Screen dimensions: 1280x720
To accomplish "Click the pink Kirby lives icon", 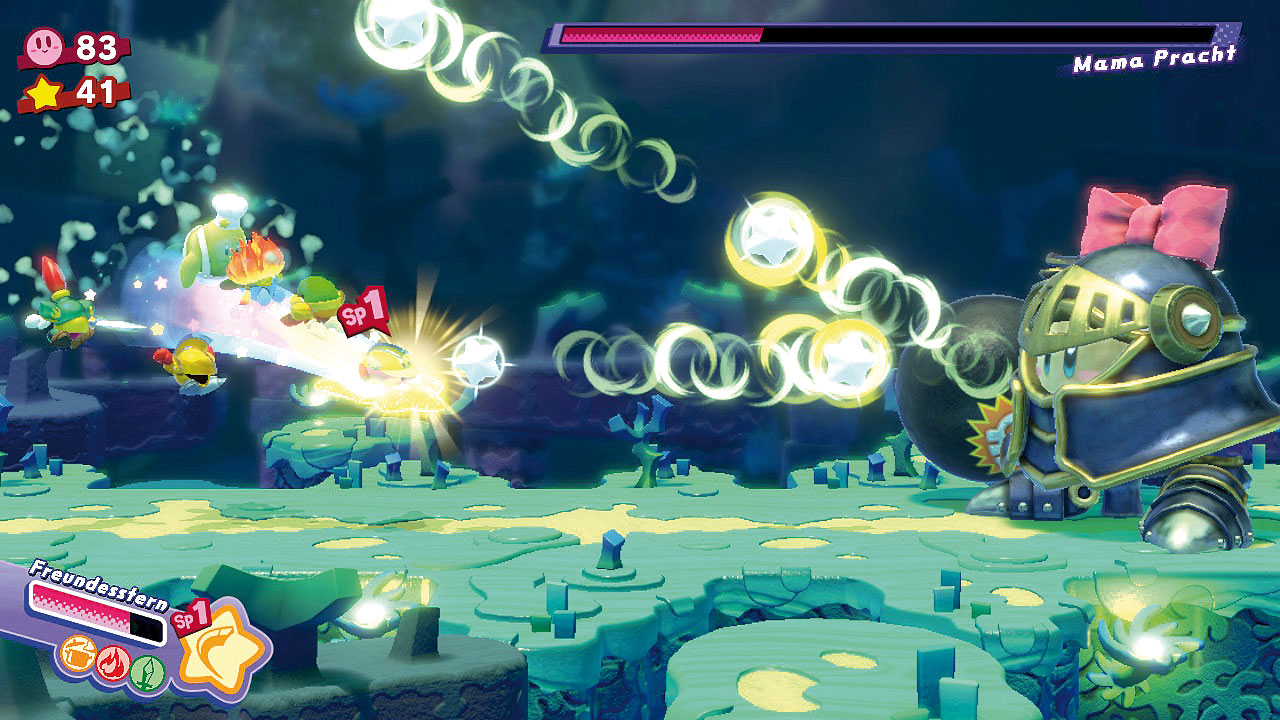I will tap(44, 46).
